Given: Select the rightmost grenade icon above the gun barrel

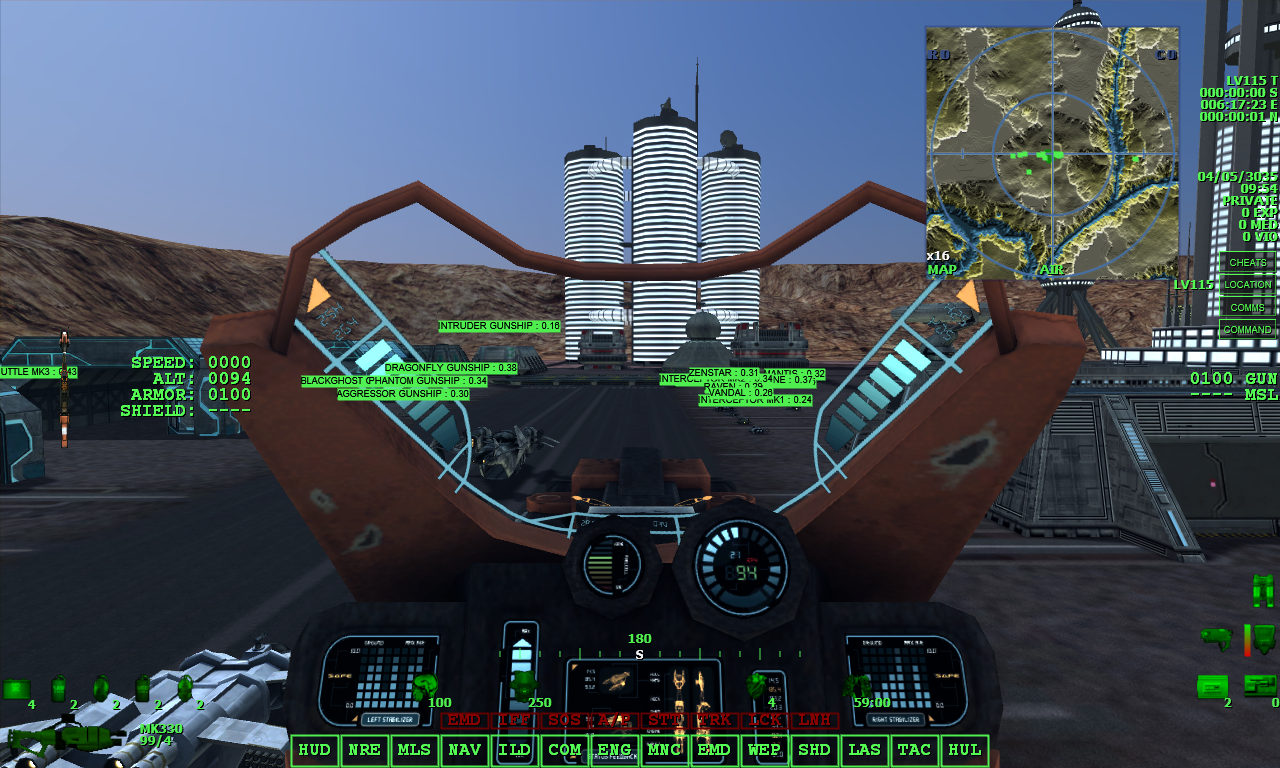Looking at the screenshot, I should (x=186, y=690).
